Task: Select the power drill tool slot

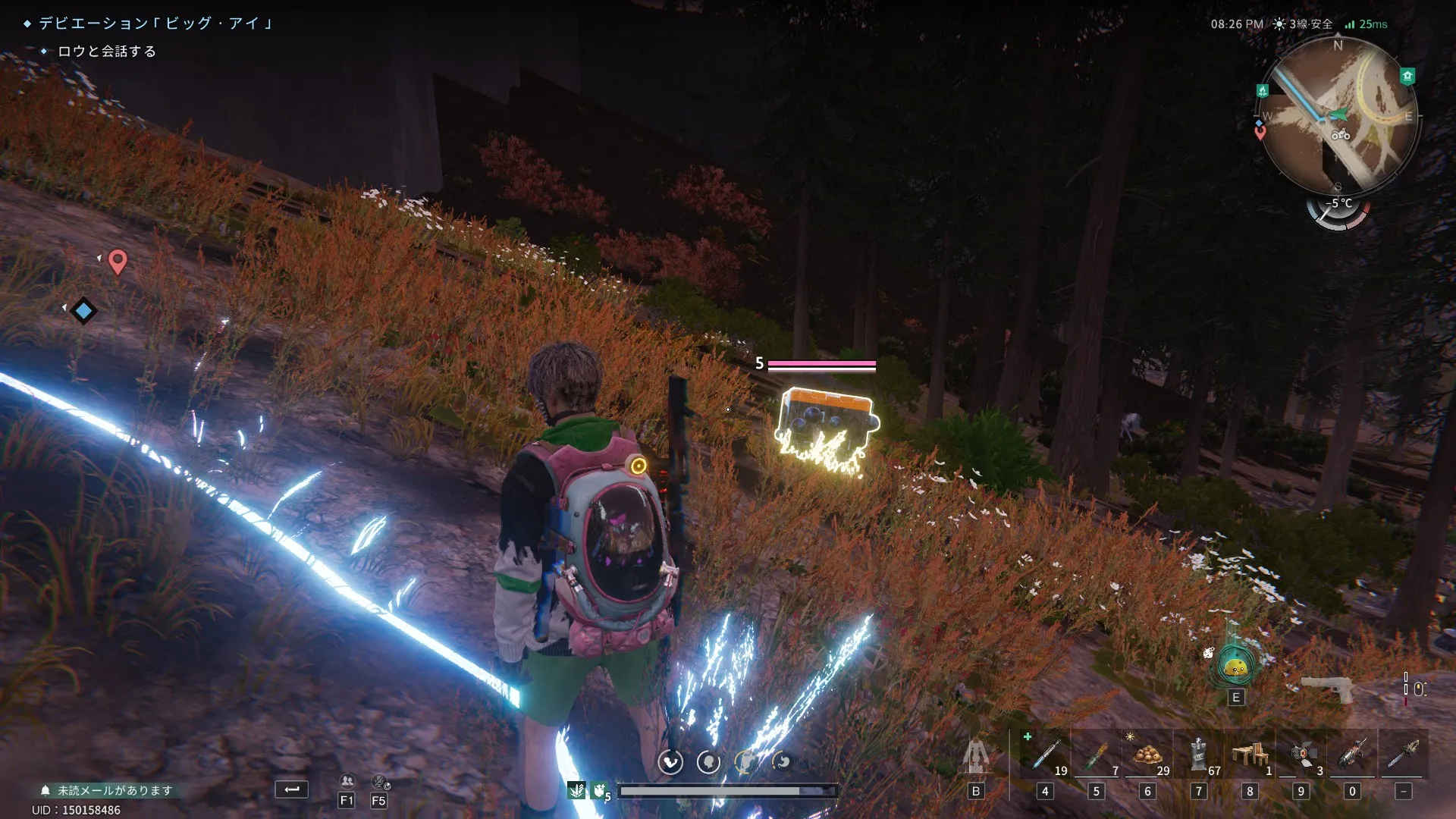Action: [x=1352, y=755]
